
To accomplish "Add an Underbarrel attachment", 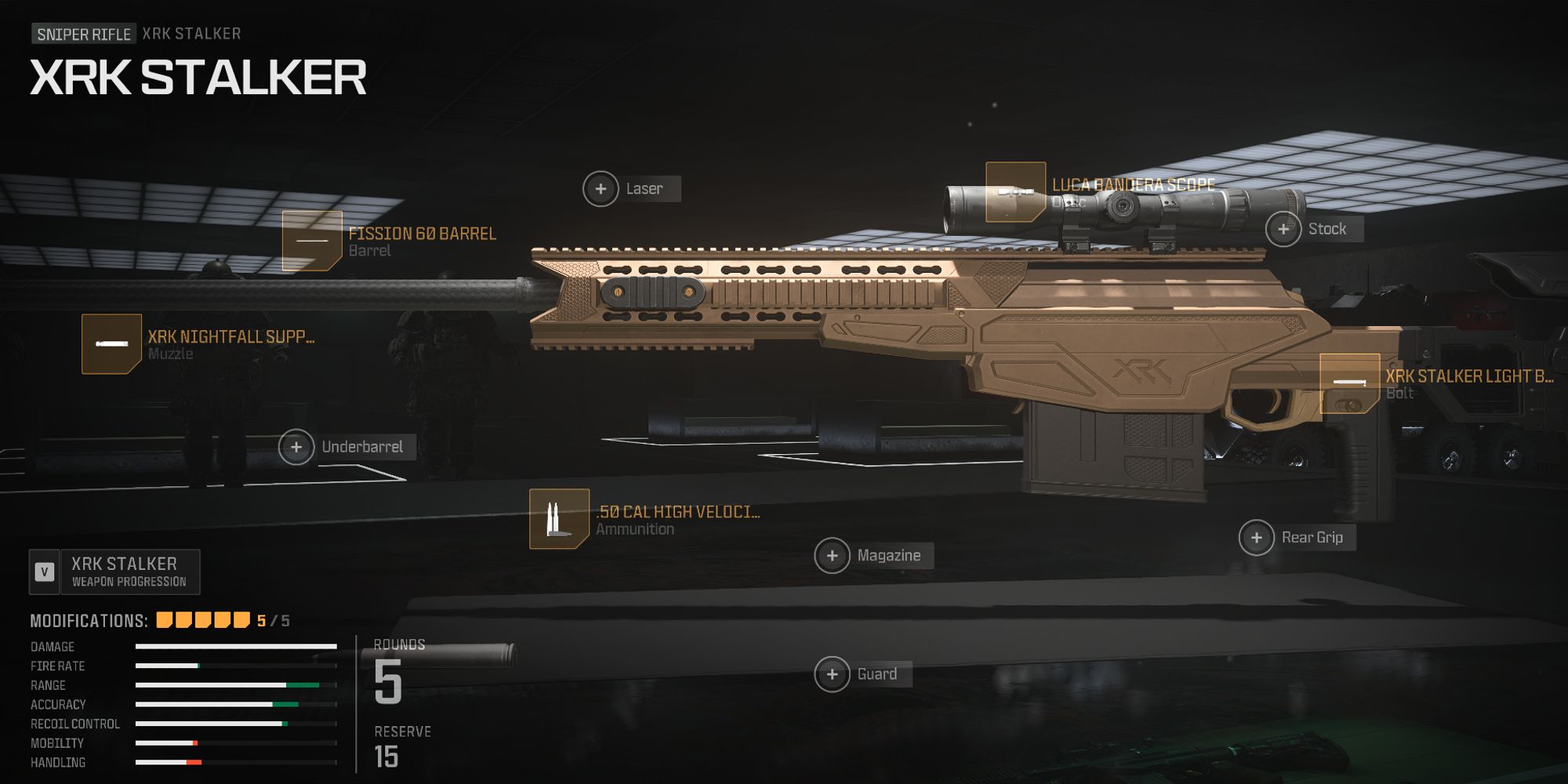I will tap(296, 447).
